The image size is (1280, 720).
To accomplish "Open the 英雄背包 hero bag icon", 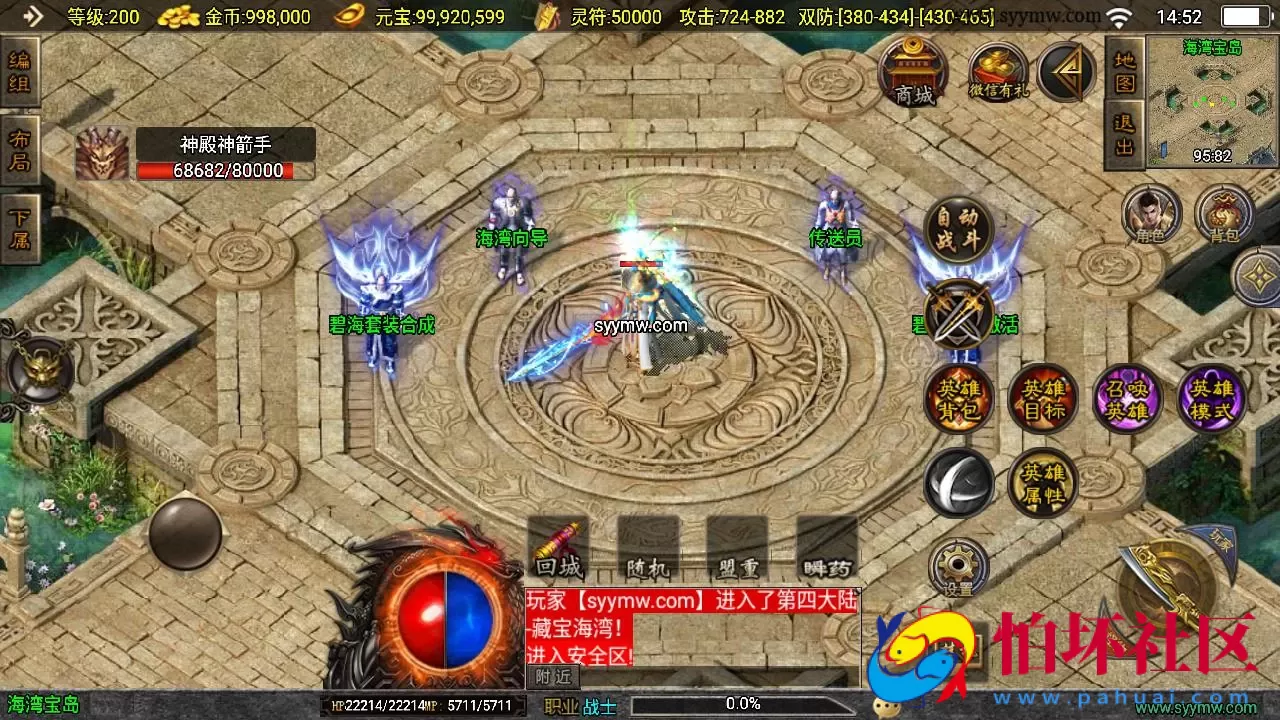I will tap(959, 398).
